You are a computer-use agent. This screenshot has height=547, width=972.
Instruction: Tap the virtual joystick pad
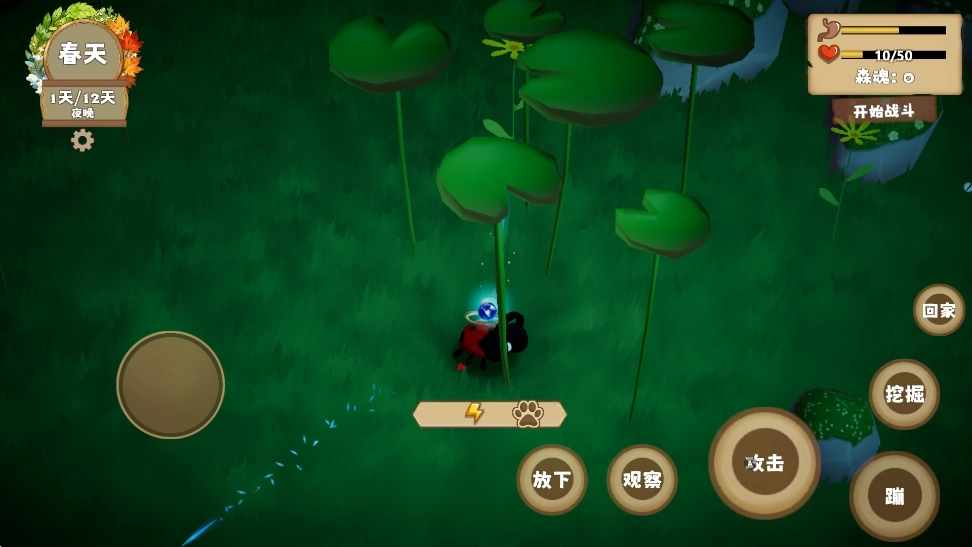click(x=170, y=384)
